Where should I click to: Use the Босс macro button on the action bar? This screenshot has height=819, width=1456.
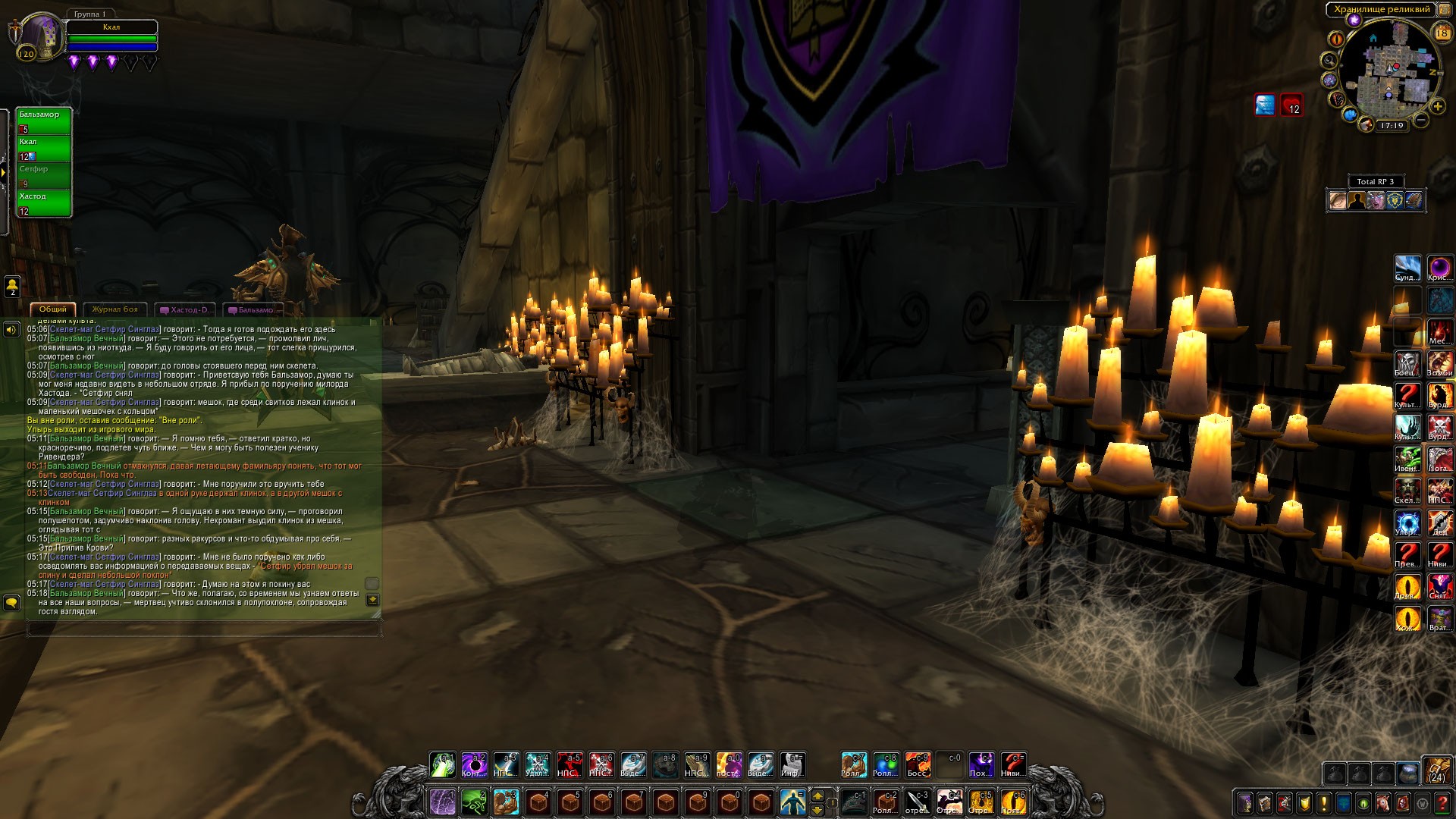pos(918,764)
